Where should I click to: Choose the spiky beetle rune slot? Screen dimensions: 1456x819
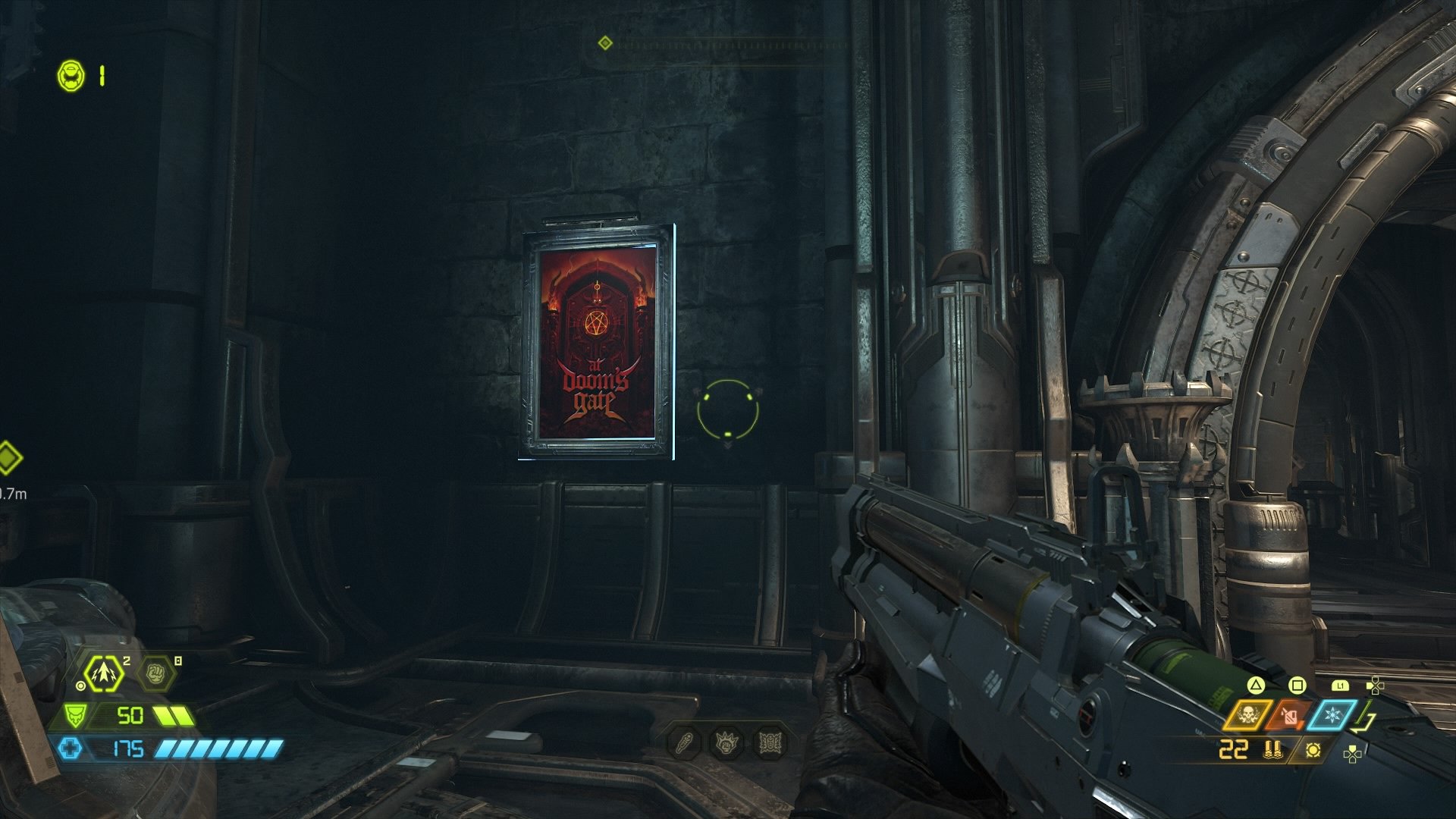point(768,742)
